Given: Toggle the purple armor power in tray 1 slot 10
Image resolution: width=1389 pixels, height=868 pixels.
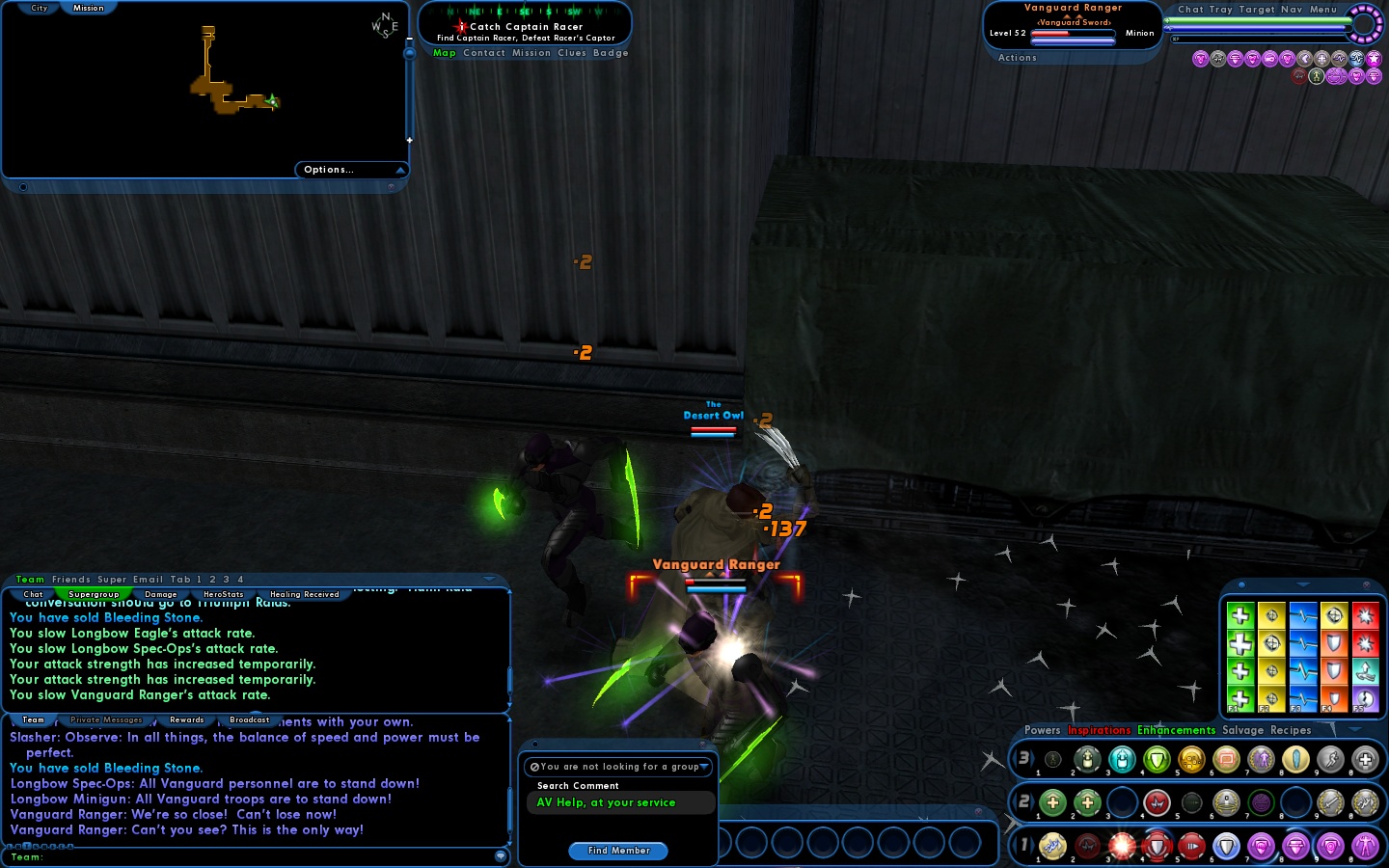Looking at the screenshot, I should (x=1367, y=846).
